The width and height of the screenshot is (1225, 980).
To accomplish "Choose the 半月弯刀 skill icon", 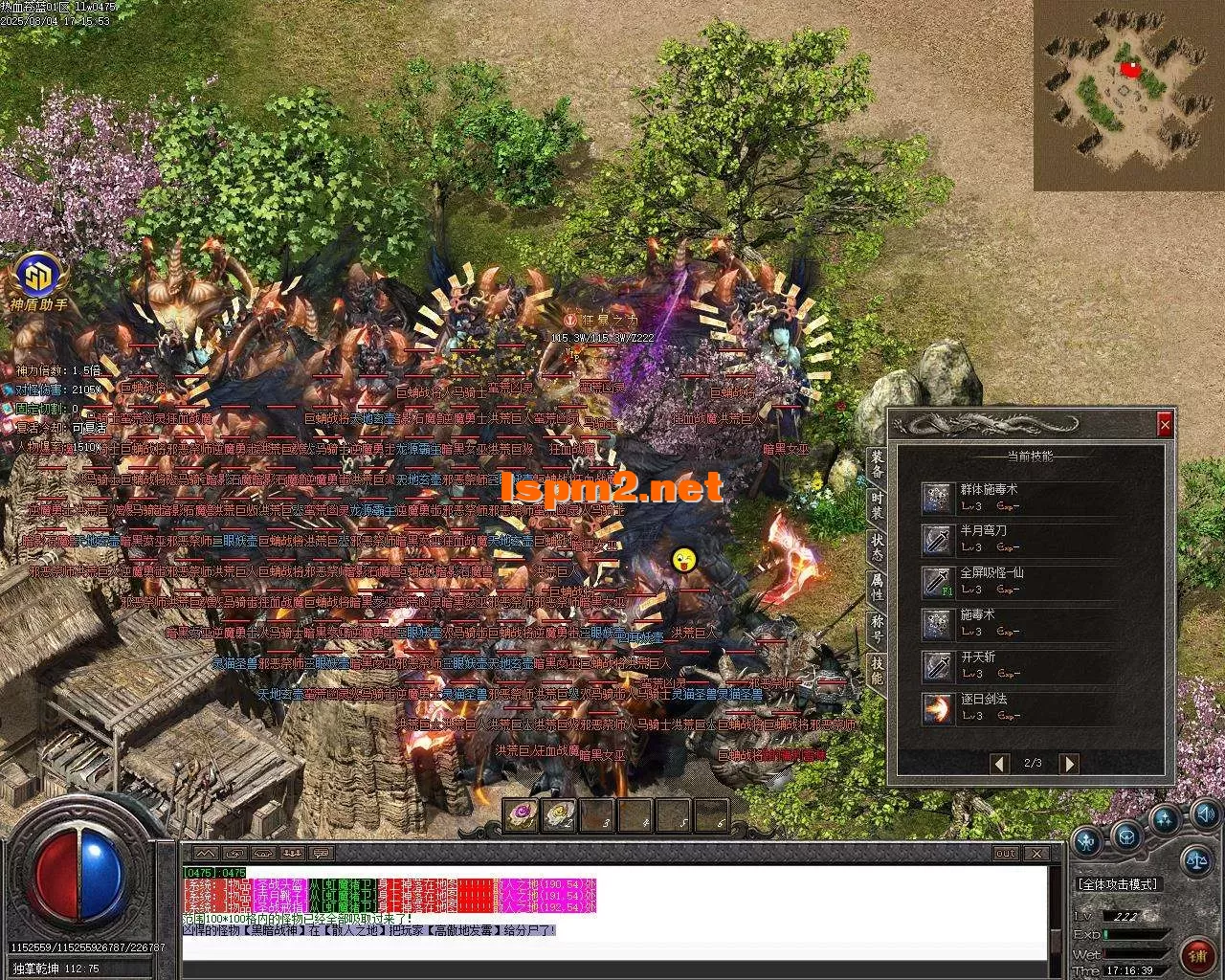I will click(x=937, y=539).
